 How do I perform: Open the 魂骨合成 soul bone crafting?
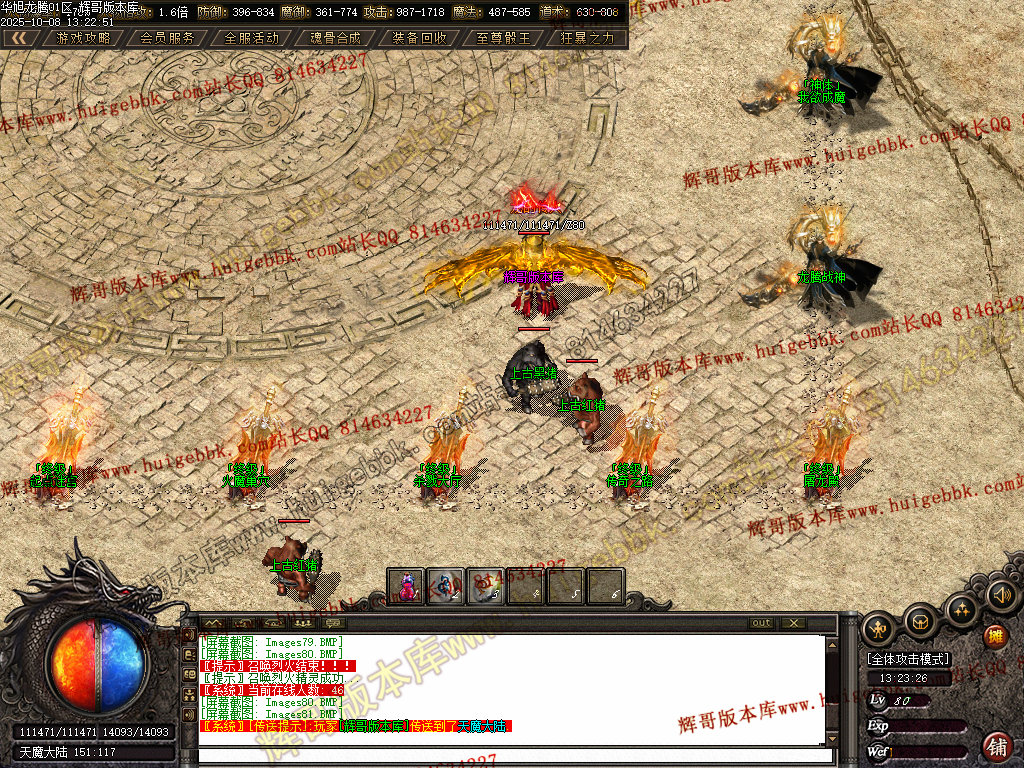click(336, 38)
